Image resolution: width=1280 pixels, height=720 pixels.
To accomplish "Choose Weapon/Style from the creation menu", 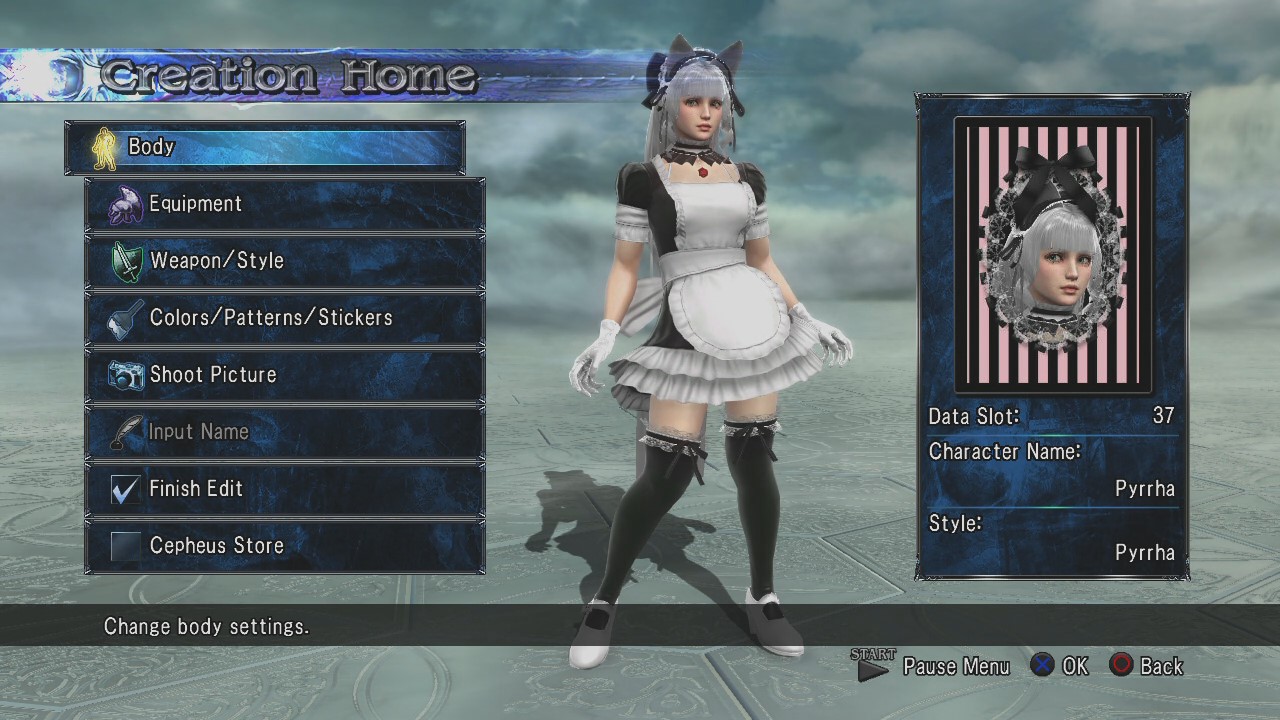I will 285,261.
